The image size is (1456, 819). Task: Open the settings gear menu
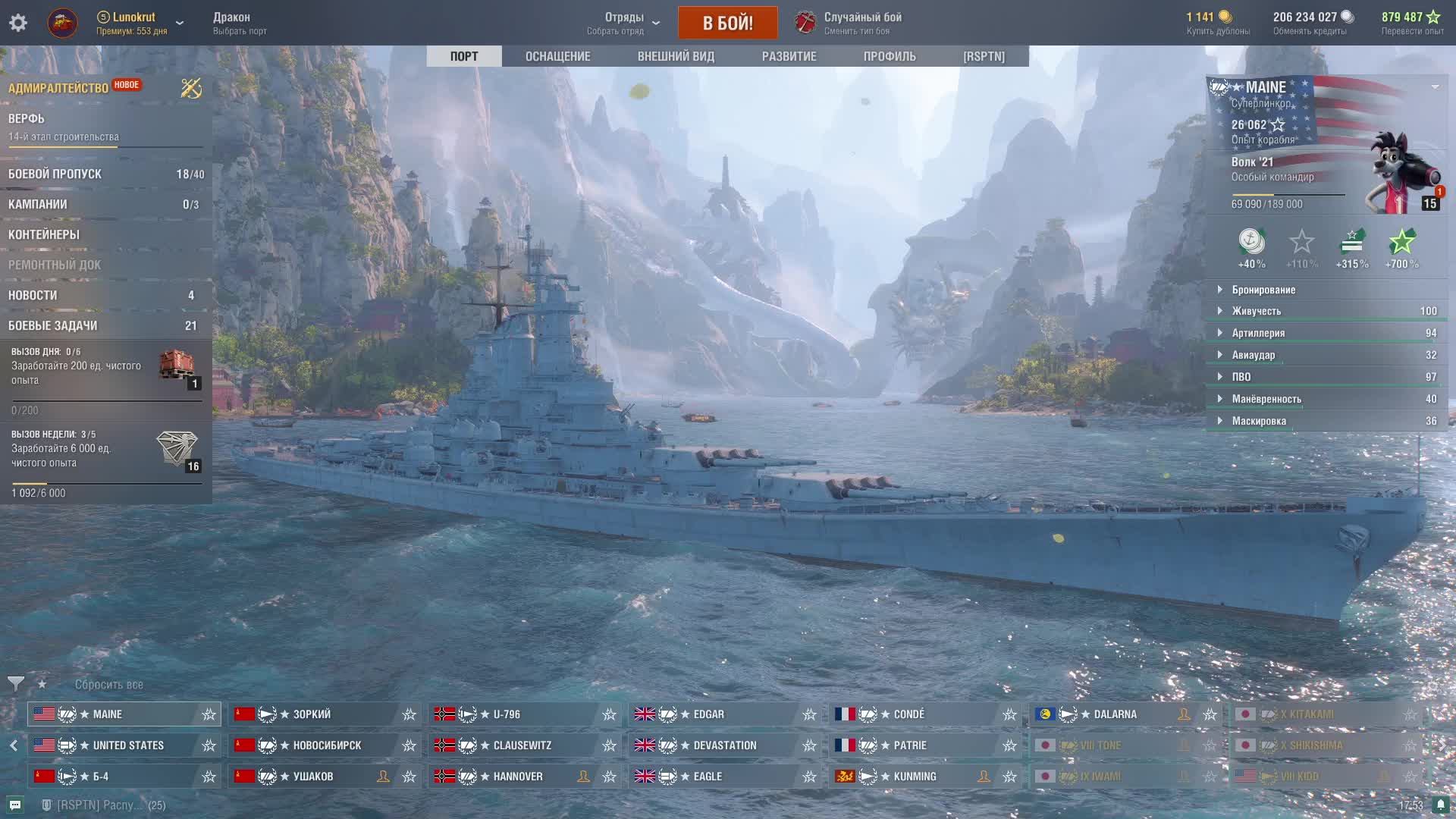[x=18, y=23]
